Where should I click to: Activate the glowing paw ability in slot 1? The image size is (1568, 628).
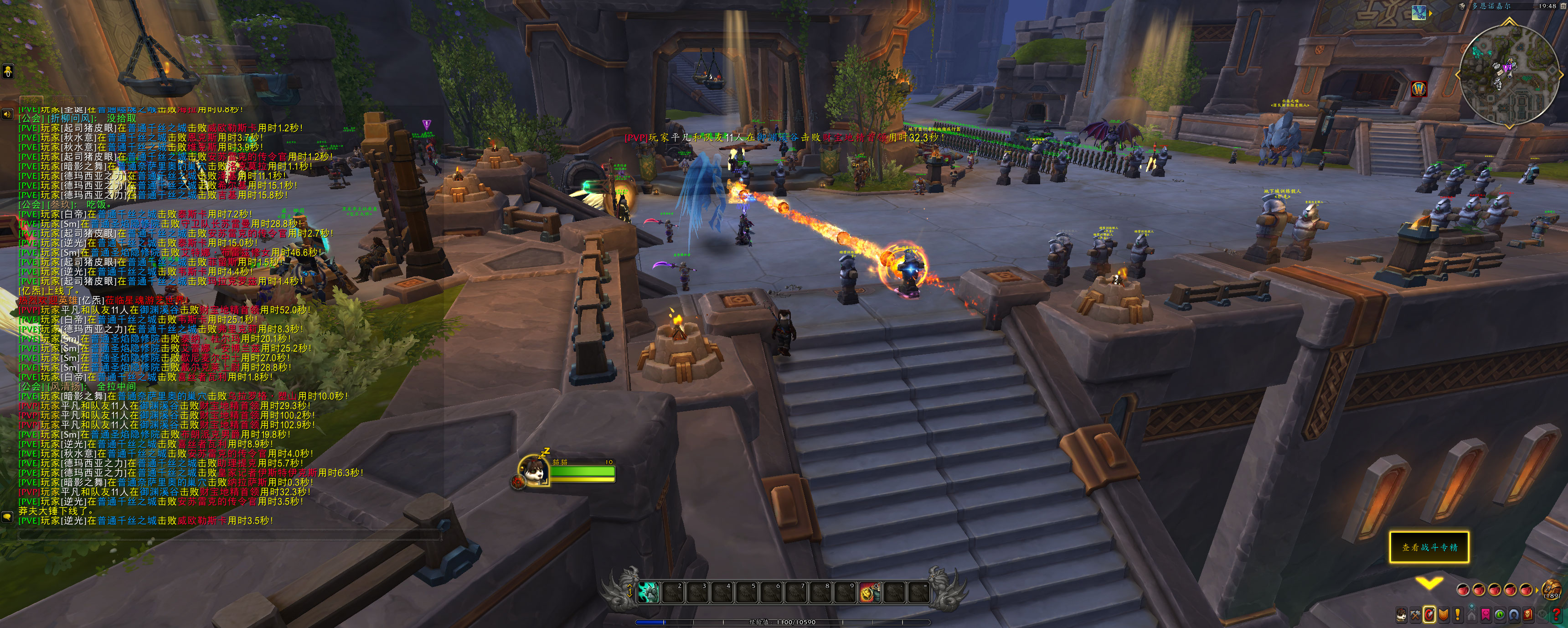[x=648, y=592]
